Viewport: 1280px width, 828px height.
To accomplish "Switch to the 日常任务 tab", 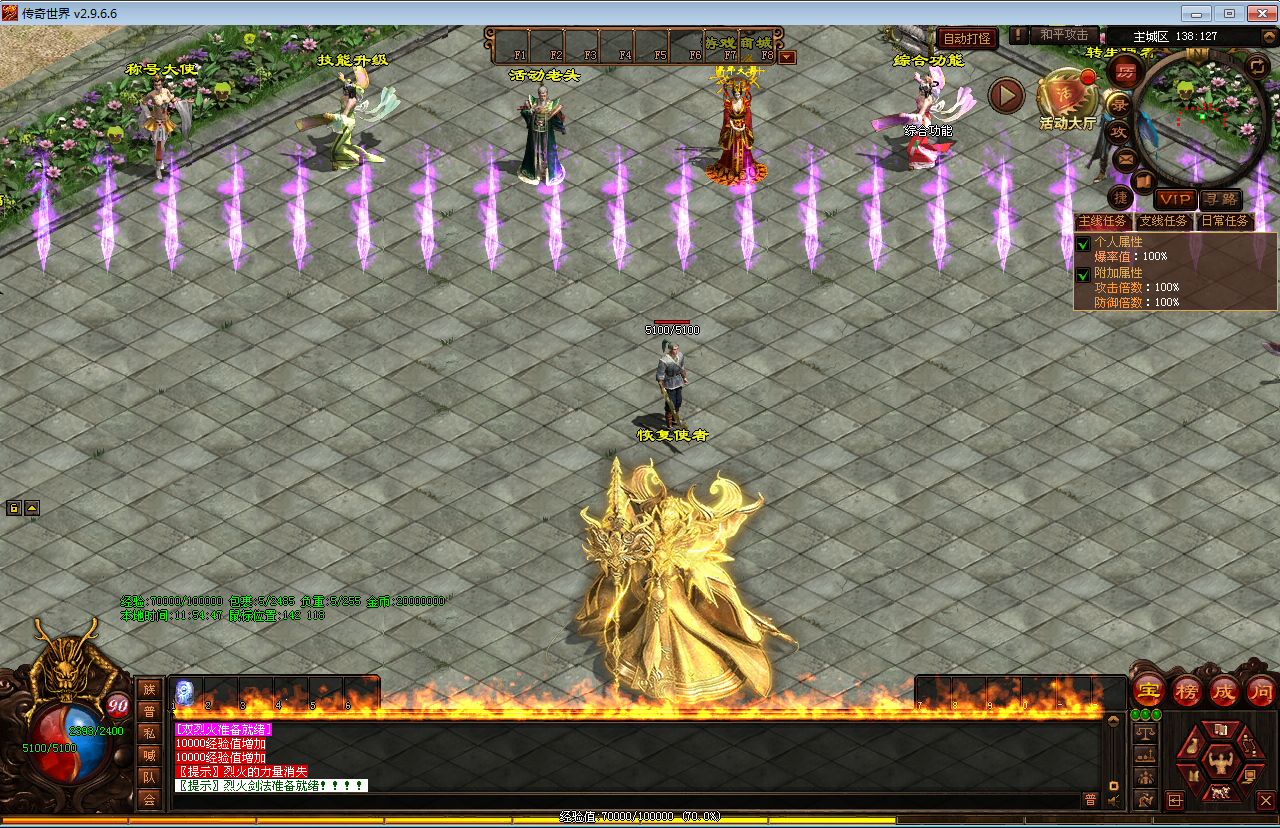I will point(1225,221).
